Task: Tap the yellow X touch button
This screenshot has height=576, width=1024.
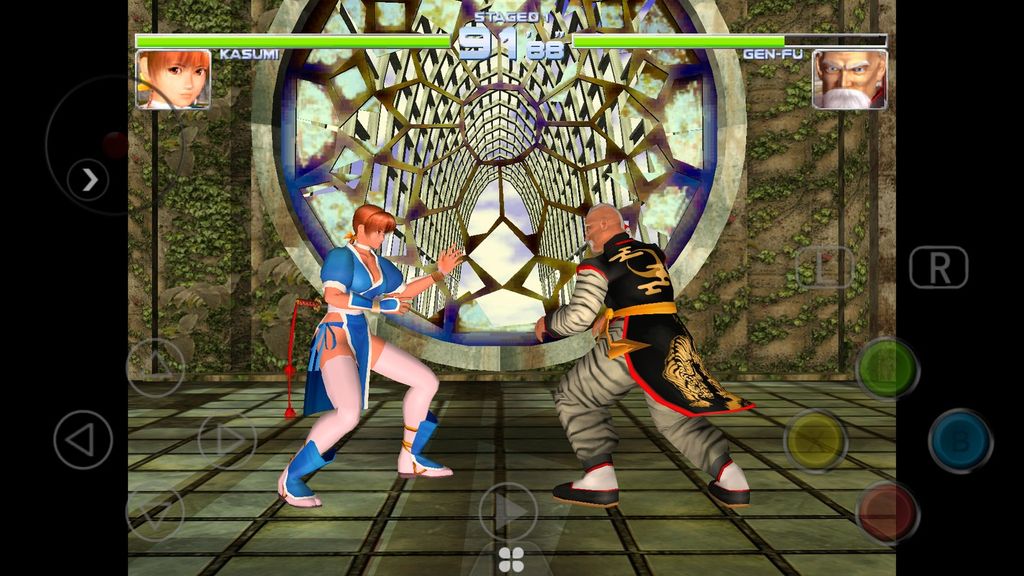Action: tap(815, 440)
